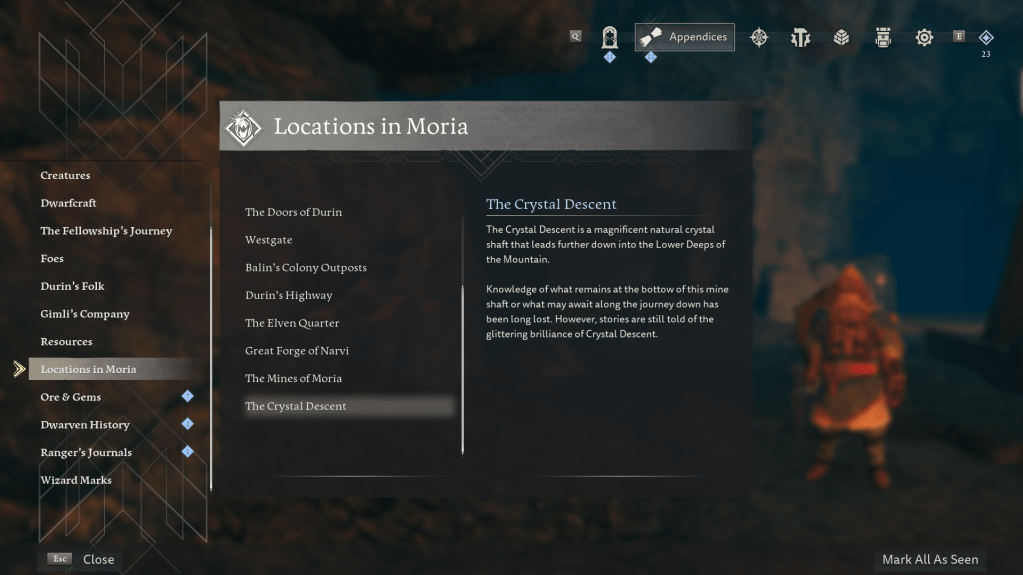This screenshot has height=575, width=1023.
Task: Choose the Foes category
Action: coord(52,259)
